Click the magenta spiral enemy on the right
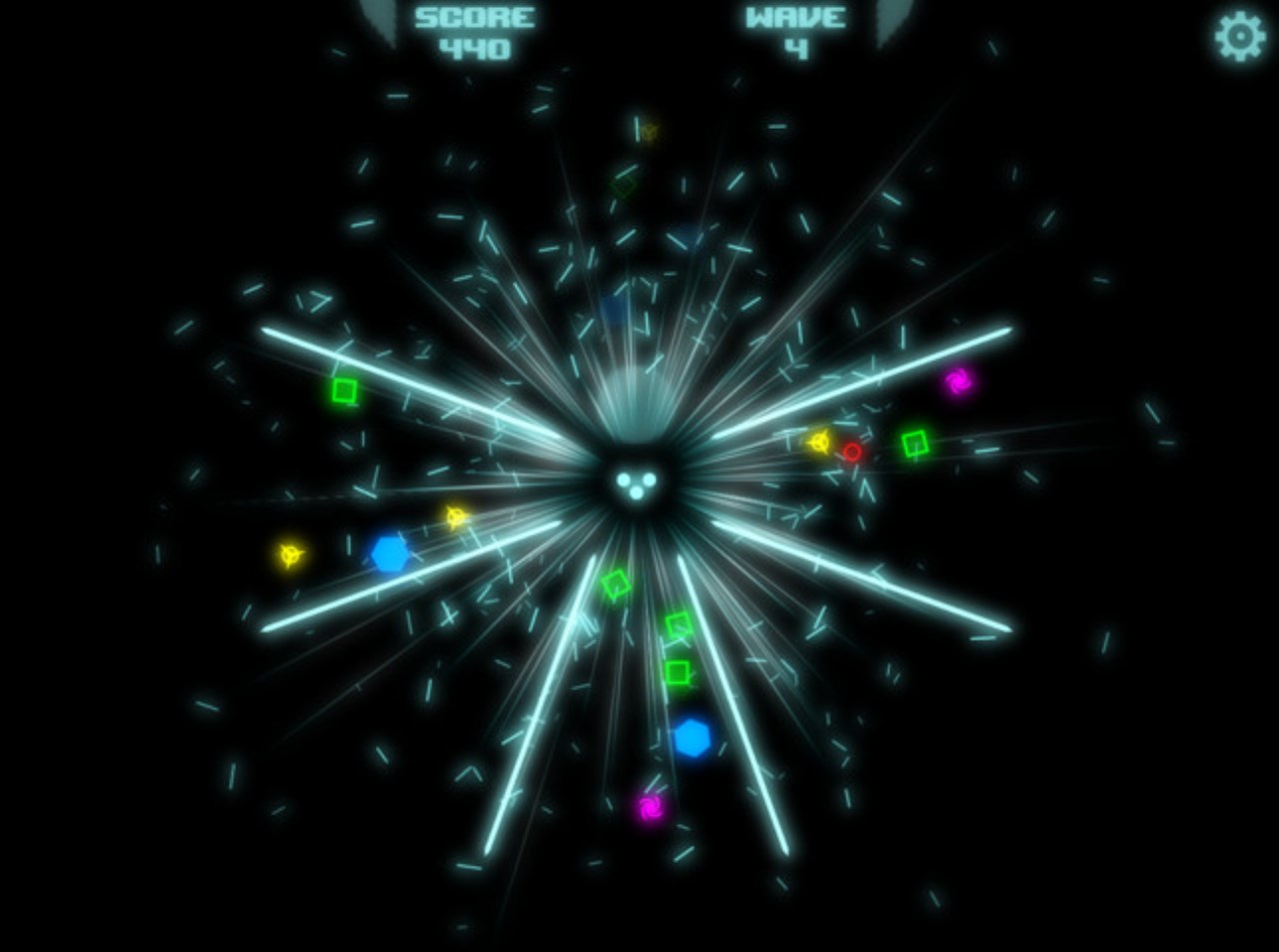The height and width of the screenshot is (952, 1279). click(959, 380)
